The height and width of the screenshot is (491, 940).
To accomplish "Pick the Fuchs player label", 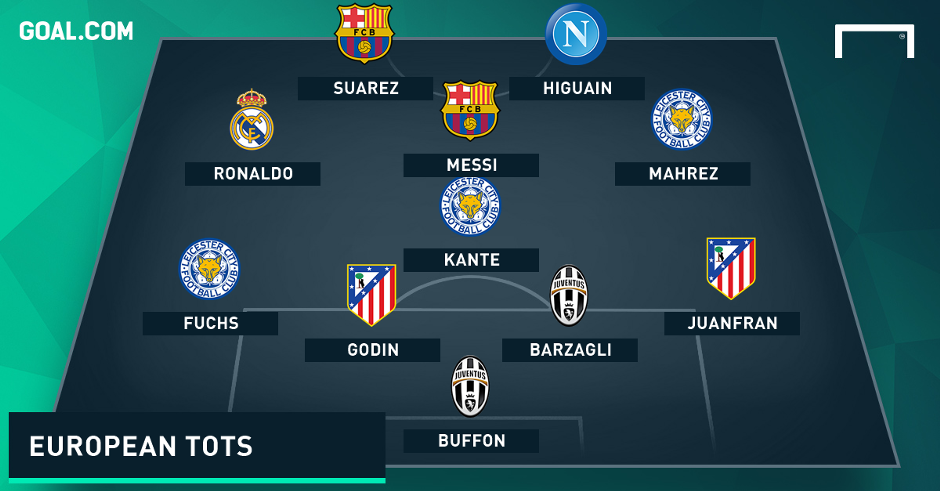I will 210,323.
